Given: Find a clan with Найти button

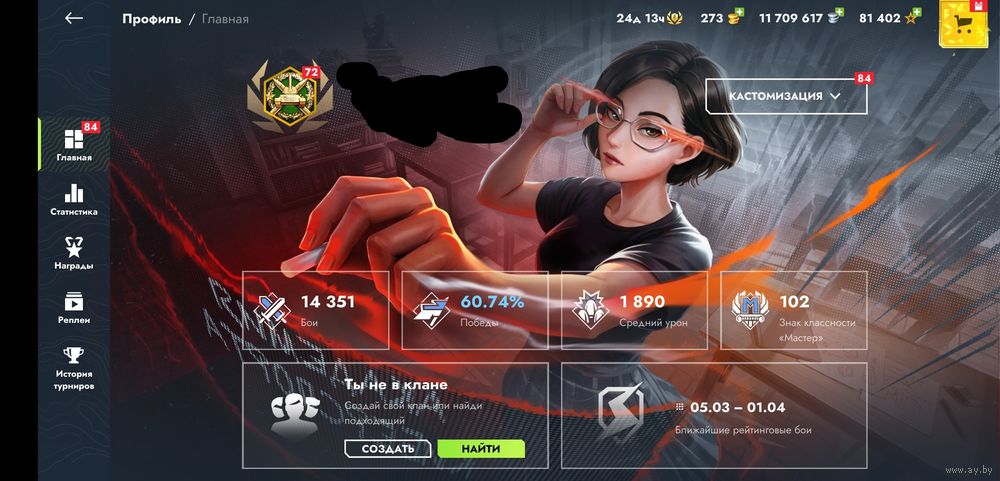Looking at the screenshot, I should 481,449.
